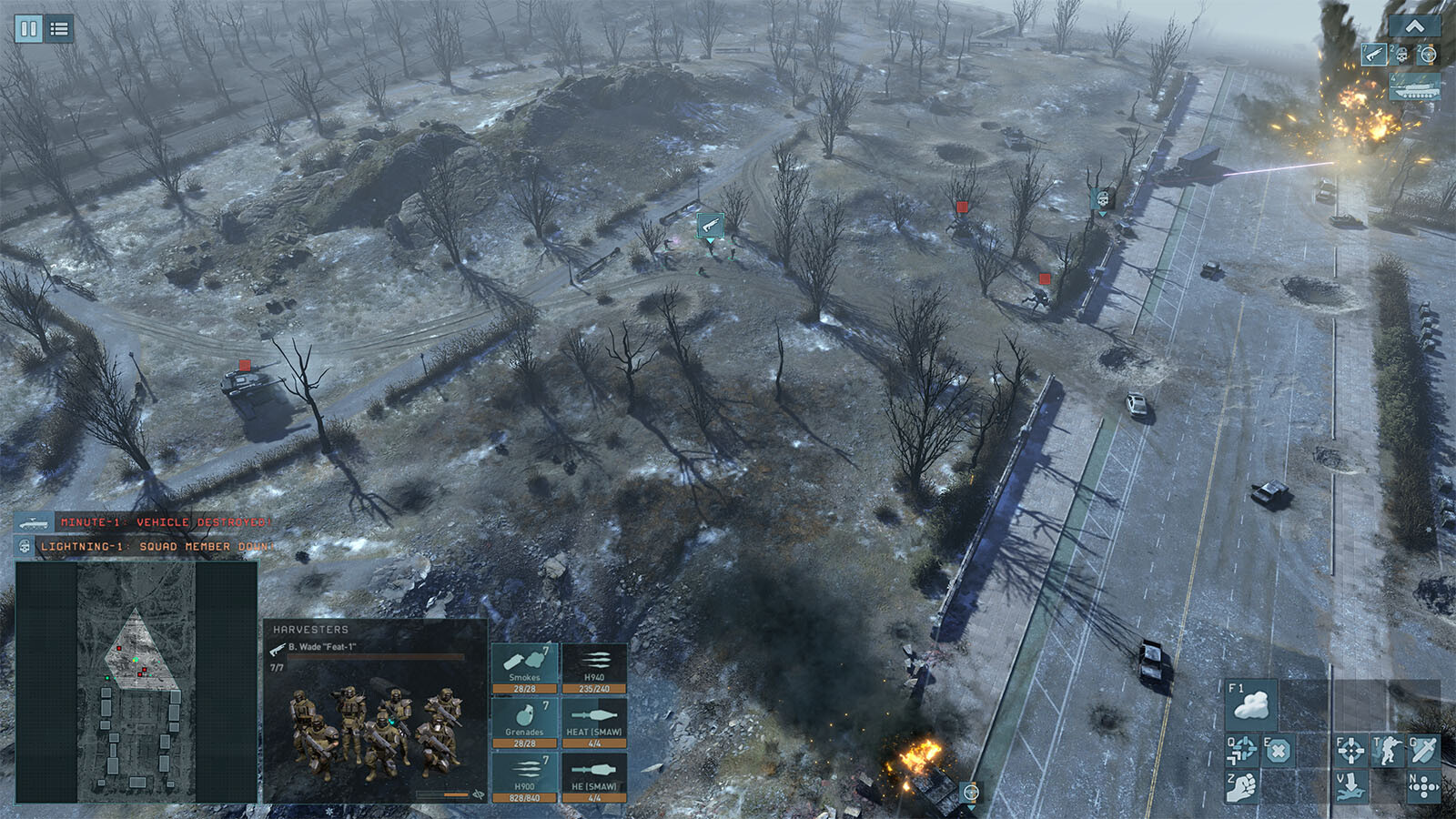Screen dimensions: 1456x819
Task: Open the formation dots command icon
Action: [1423, 785]
